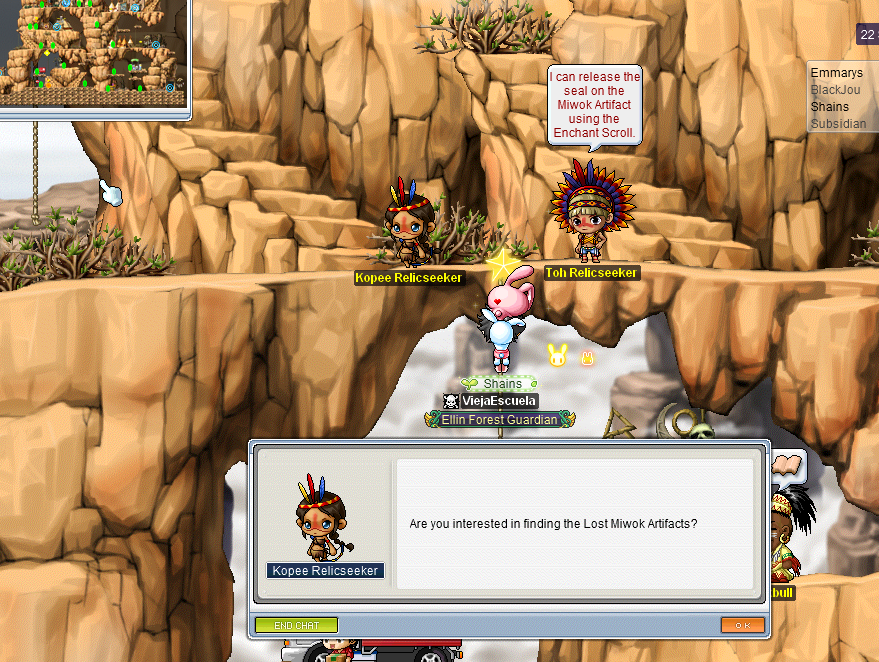Viewport: 879px width, 662px height.
Task: Choose Shains in the player list
Action: [x=830, y=107]
